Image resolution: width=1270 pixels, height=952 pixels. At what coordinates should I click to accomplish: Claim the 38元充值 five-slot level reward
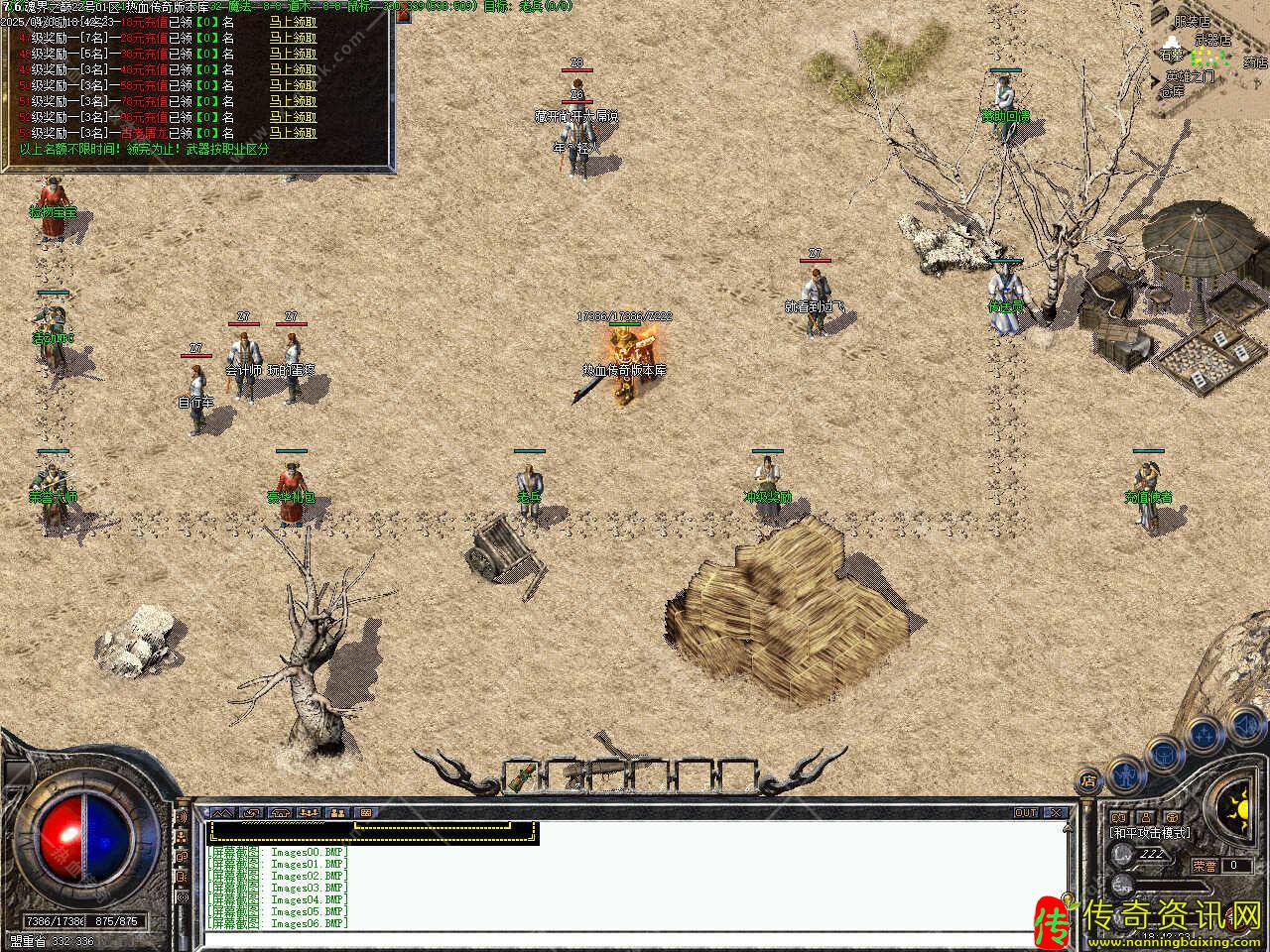pyautogui.click(x=293, y=54)
